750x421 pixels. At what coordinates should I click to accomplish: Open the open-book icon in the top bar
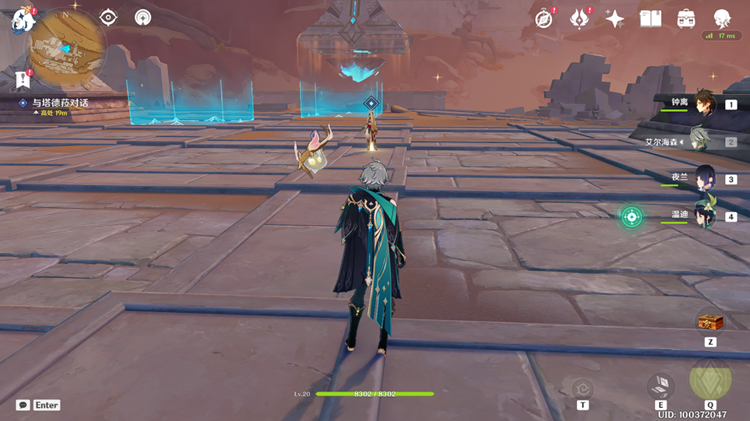point(651,18)
